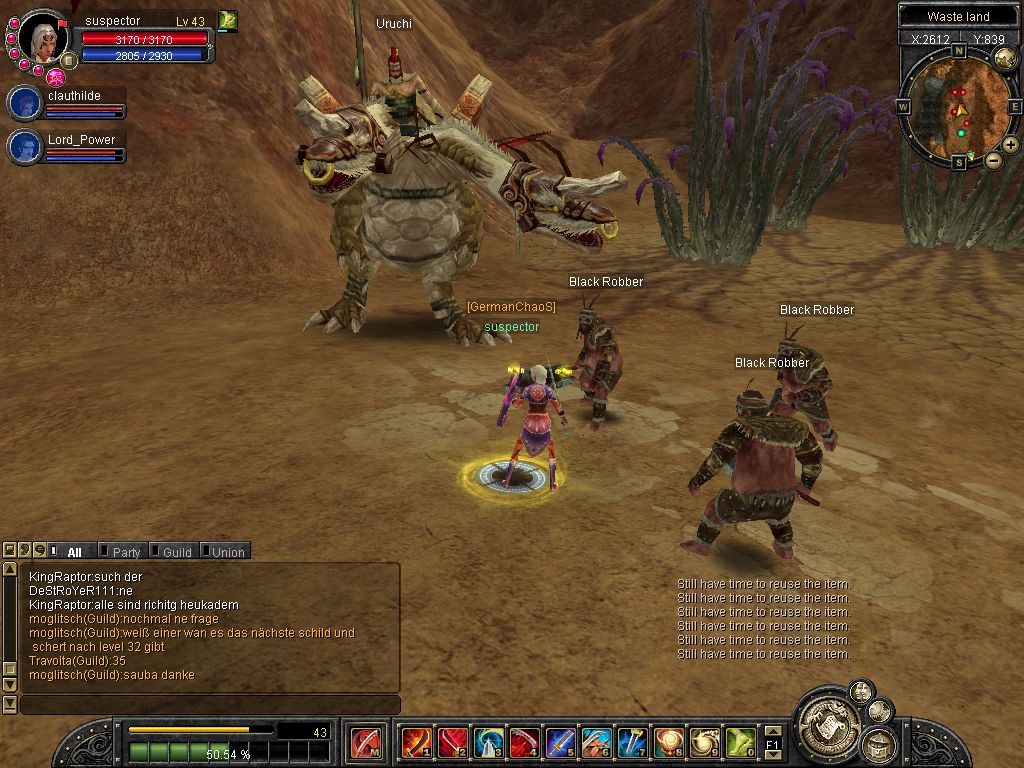This screenshot has height=768, width=1024.
Task: Use the blue sword skill in slot 5
Action: (x=560, y=743)
